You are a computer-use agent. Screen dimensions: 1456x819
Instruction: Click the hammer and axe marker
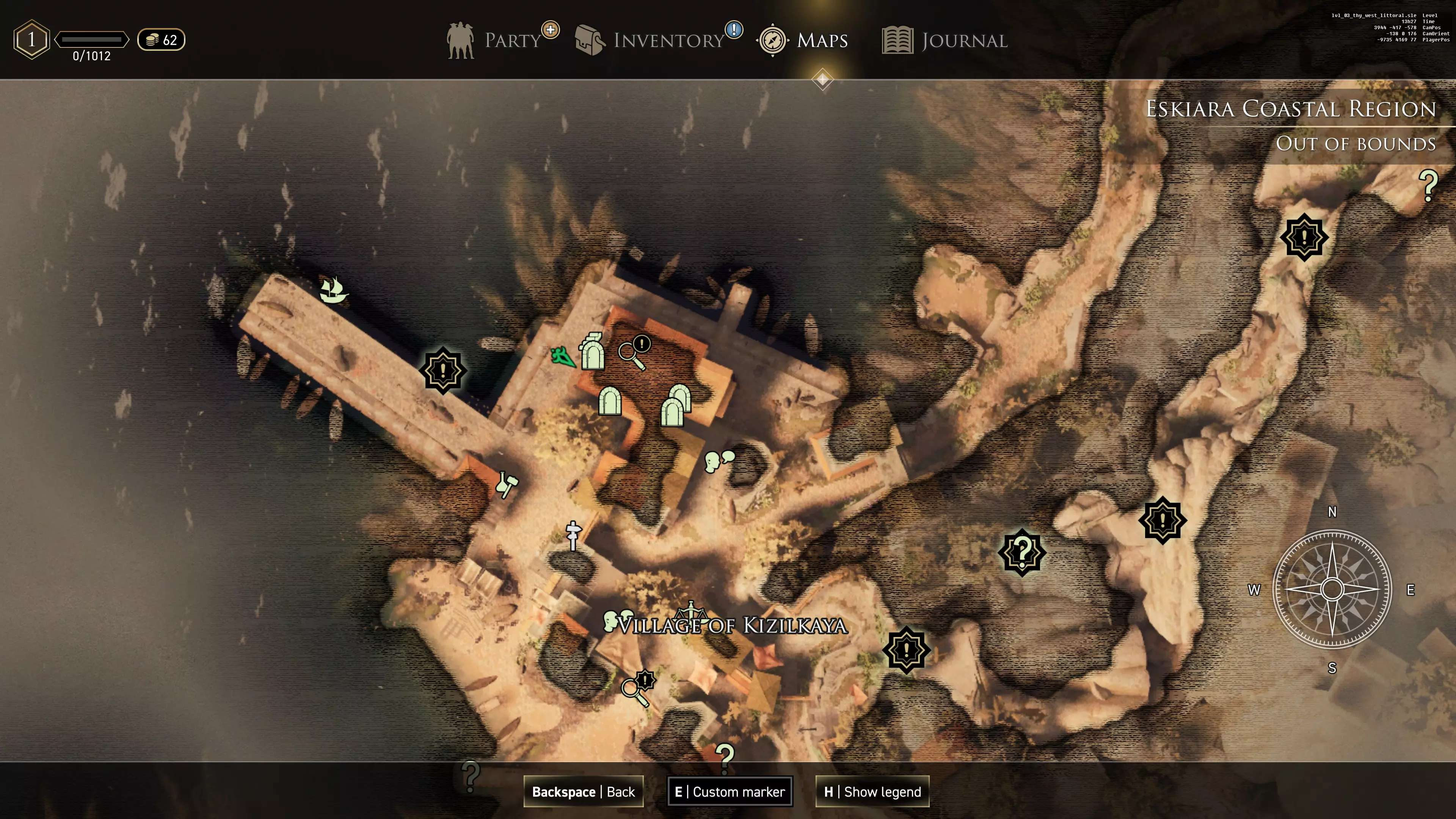507,484
